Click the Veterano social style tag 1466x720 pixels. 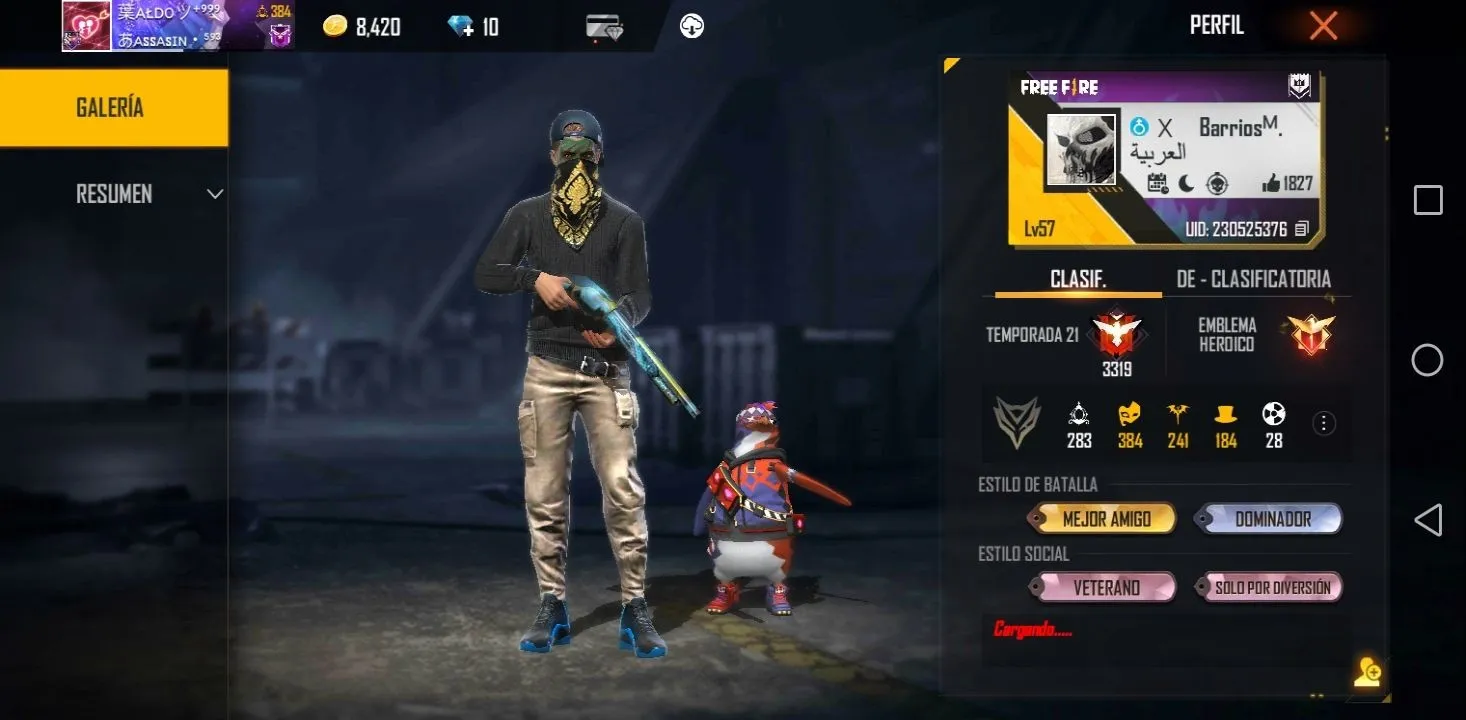(1105, 588)
